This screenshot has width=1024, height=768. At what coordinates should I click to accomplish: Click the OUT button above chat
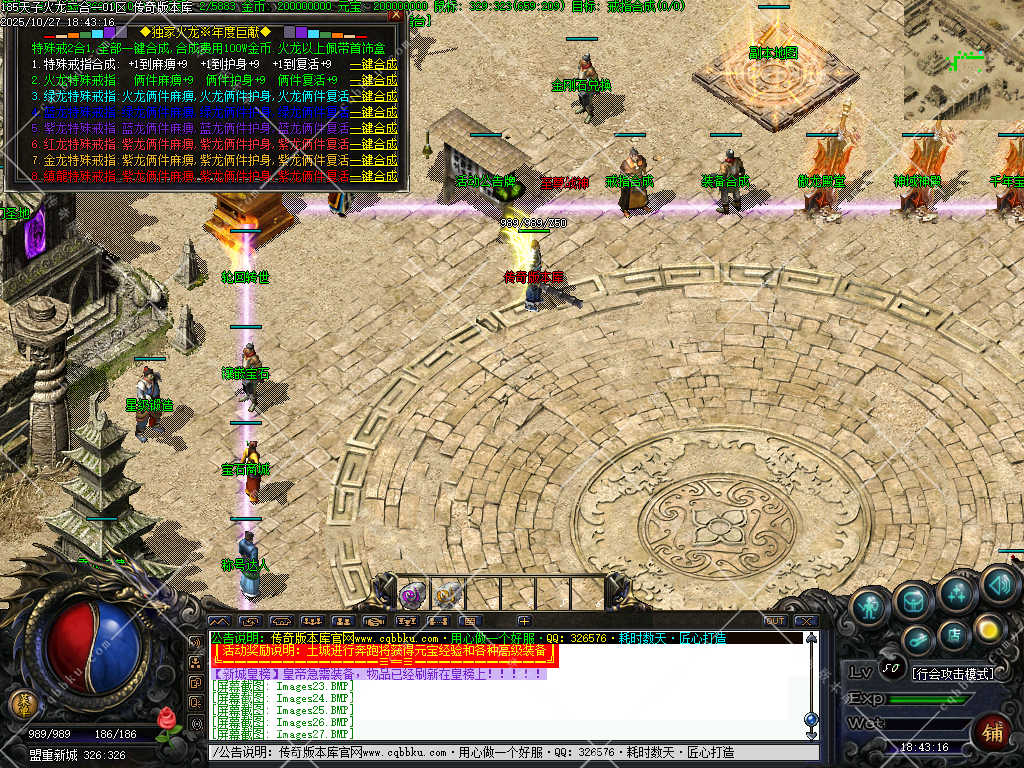pos(775,621)
